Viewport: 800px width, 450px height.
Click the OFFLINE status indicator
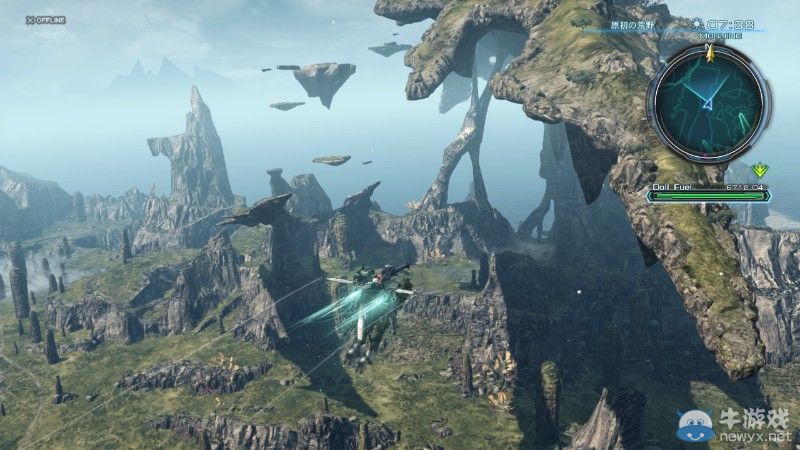45,20
